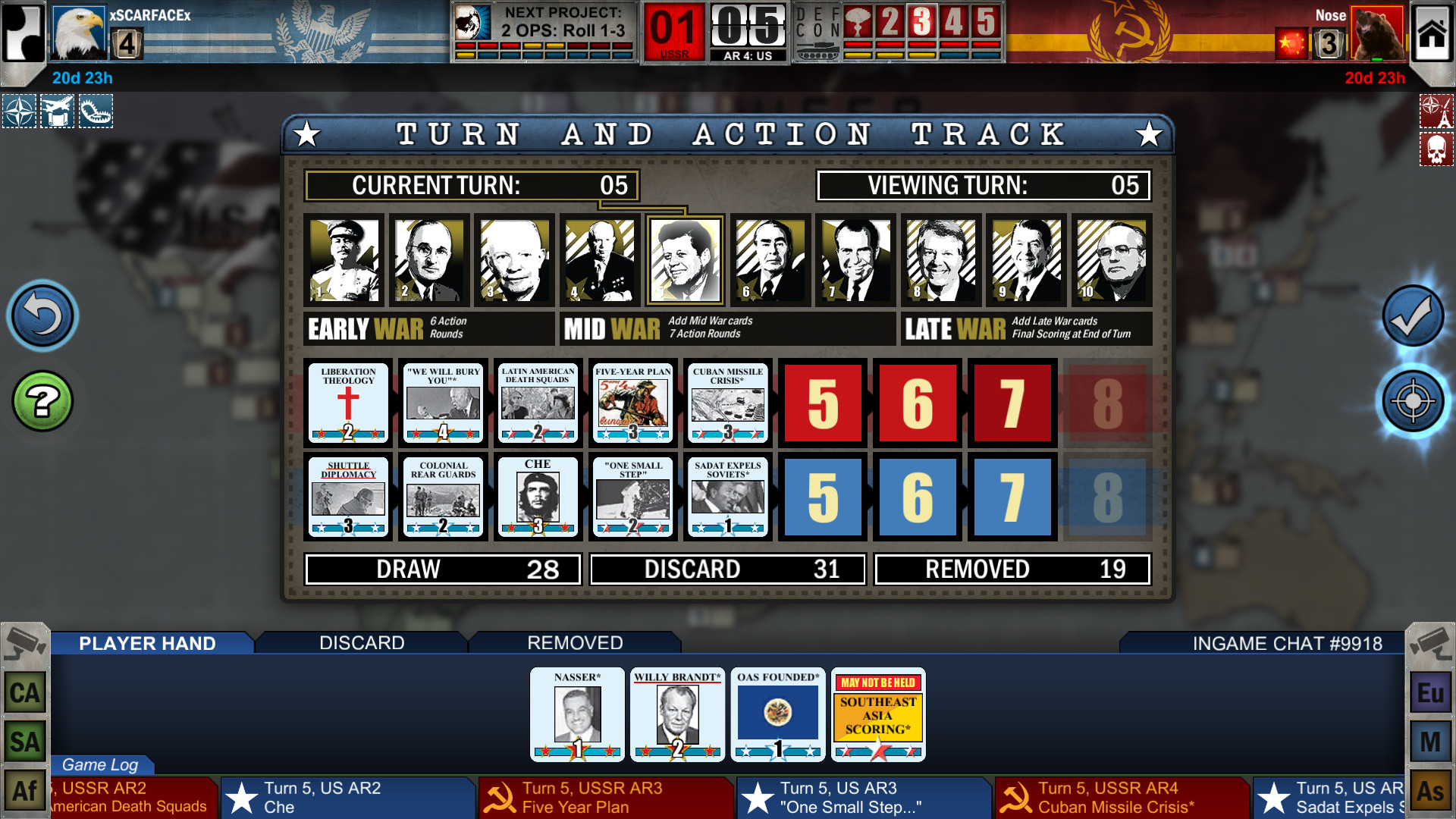Play the Willy Brandt card from hand
The height and width of the screenshot is (819, 1456).
[x=677, y=714]
